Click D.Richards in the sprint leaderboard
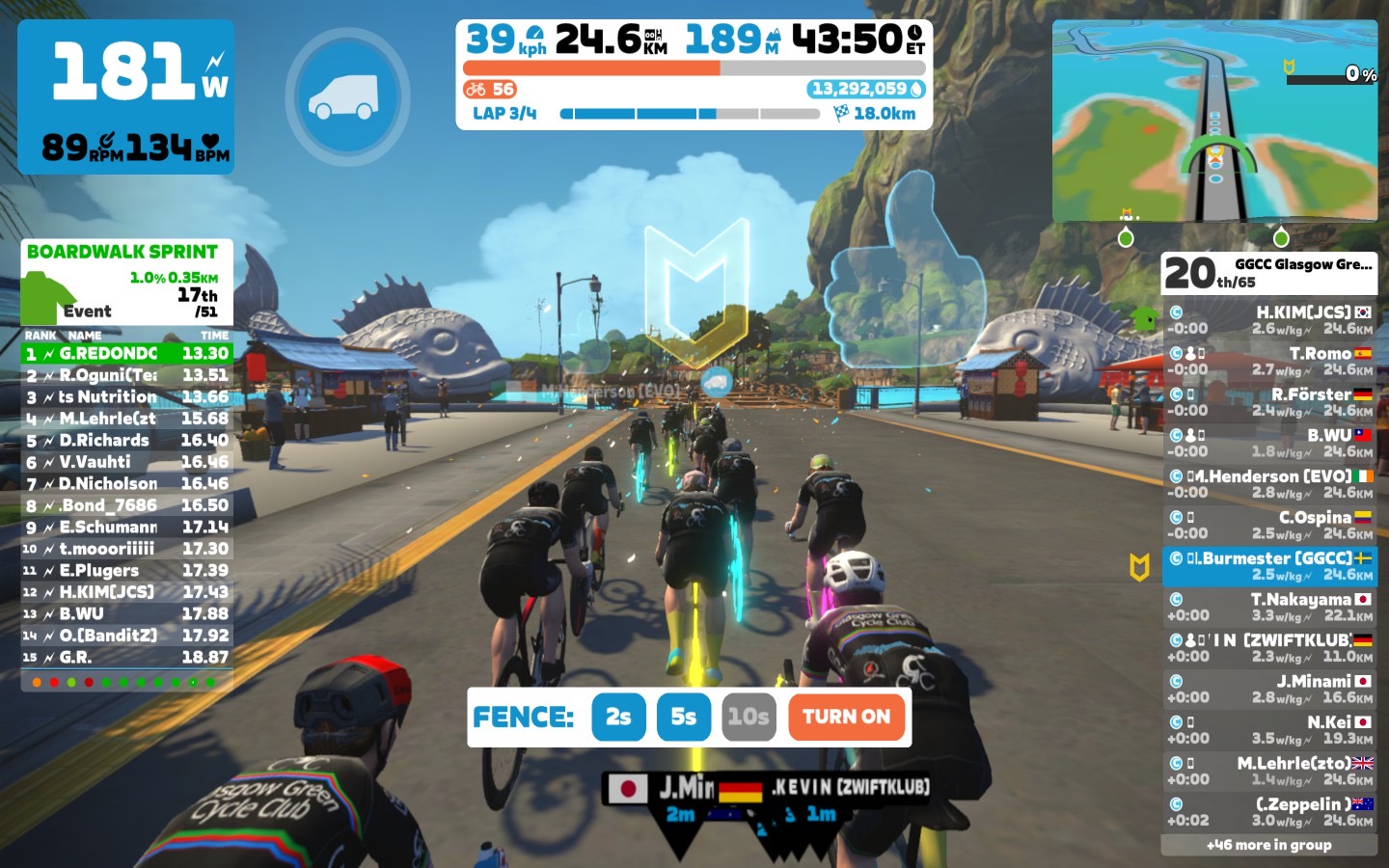This screenshot has width=1389, height=868. (127, 441)
